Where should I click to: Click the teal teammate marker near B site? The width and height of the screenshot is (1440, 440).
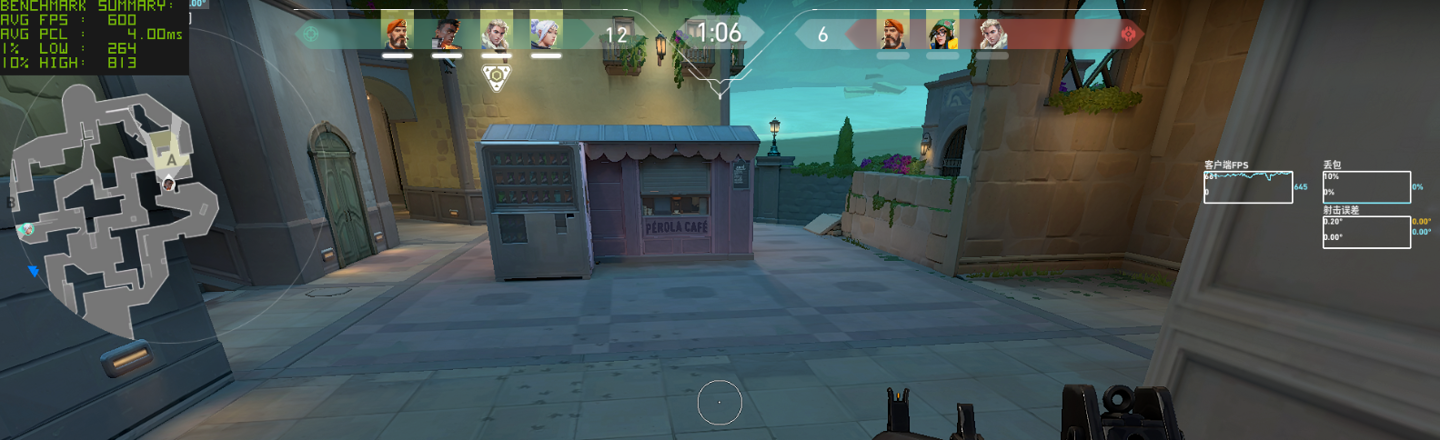(x=24, y=230)
